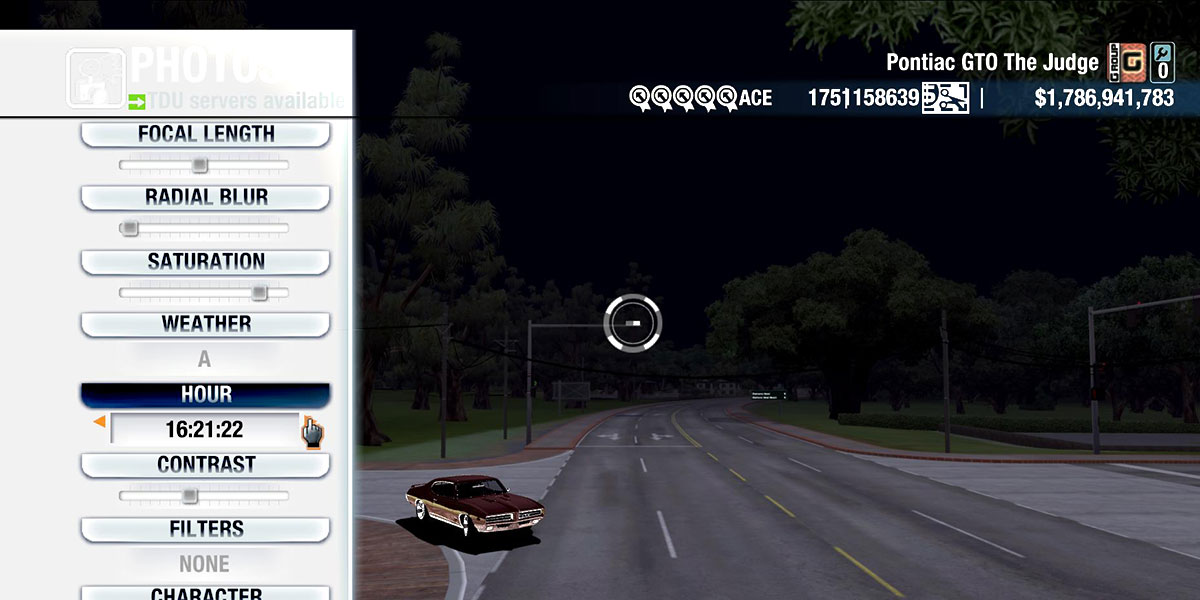Open the Weather setting
This screenshot has height=600, width=1200.
(x=205, y=325)
